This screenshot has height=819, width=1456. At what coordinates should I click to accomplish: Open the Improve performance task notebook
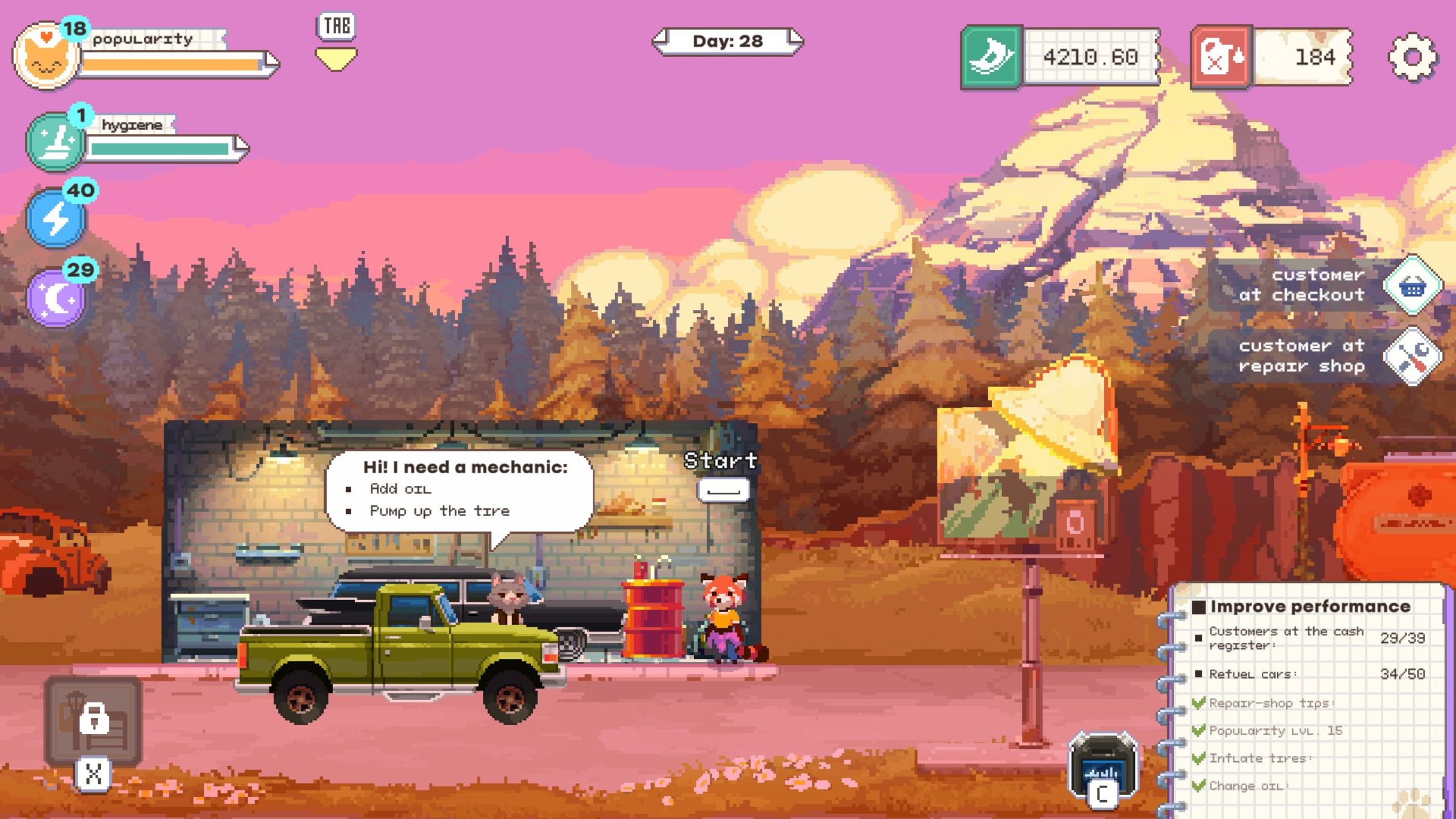[1309, 607]
